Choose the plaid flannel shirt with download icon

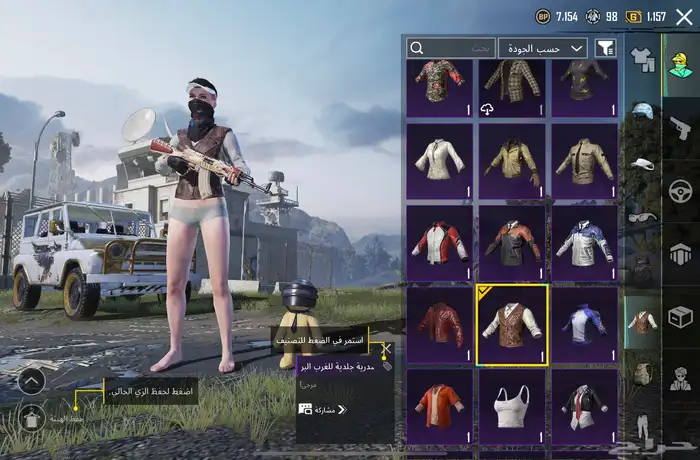[511, 87]
